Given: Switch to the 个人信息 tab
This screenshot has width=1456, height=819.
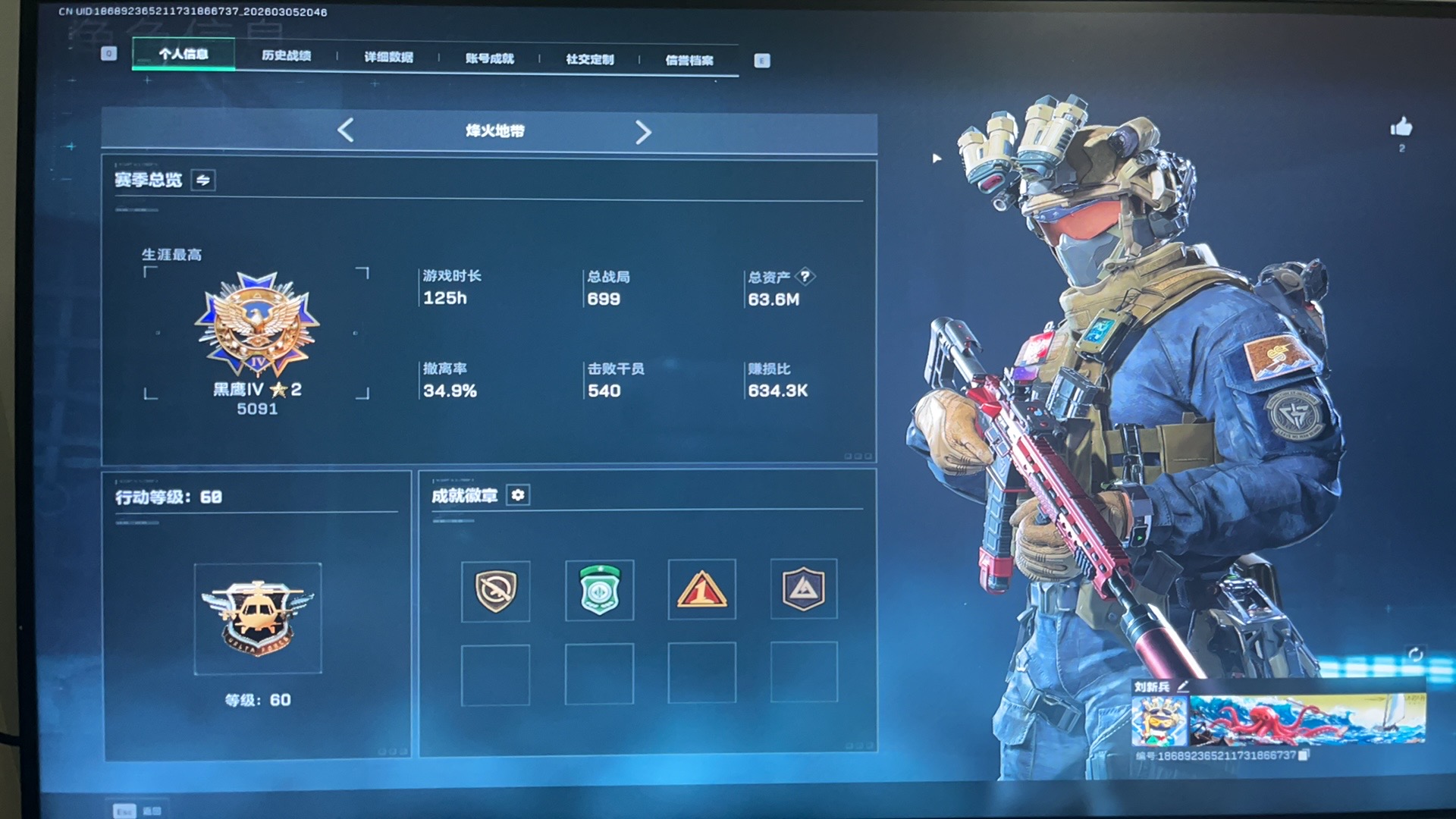Looking at the screenshot, I should click(184, 54).
